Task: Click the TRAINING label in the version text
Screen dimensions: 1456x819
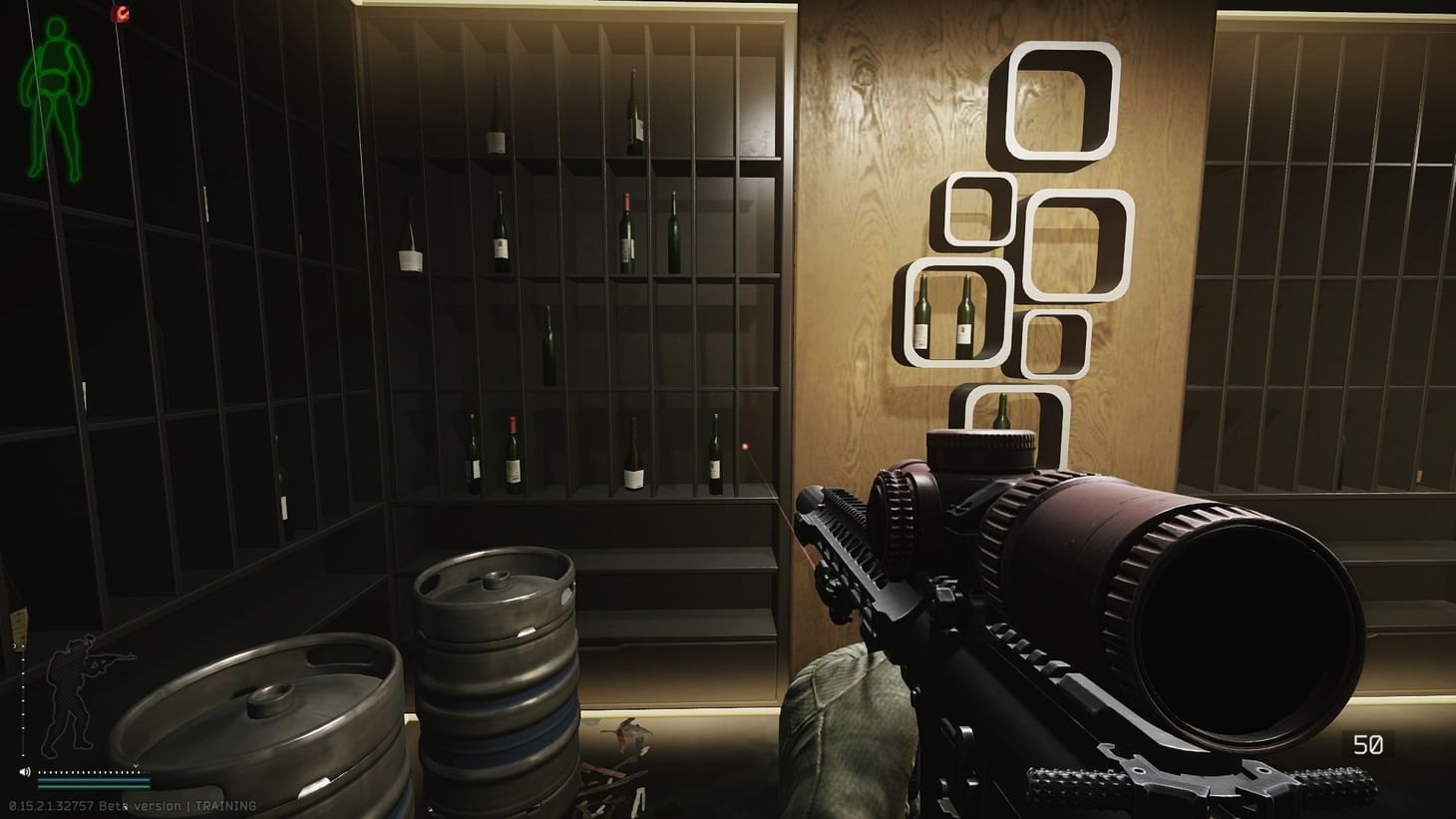Action: (x=224, y=805)
